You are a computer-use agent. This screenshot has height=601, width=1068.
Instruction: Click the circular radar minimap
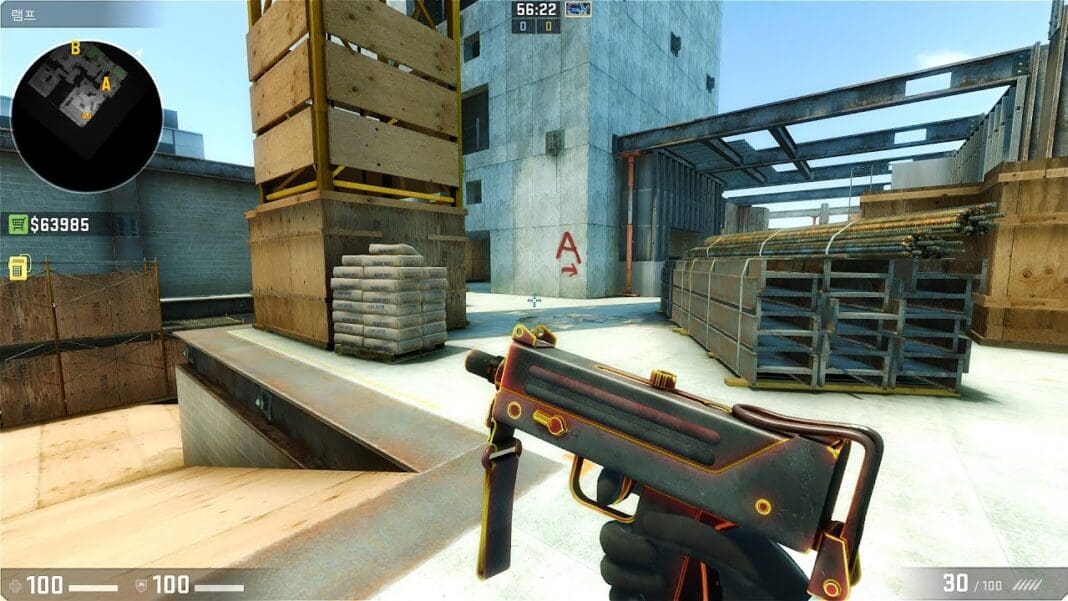click(x=85, y=117)
